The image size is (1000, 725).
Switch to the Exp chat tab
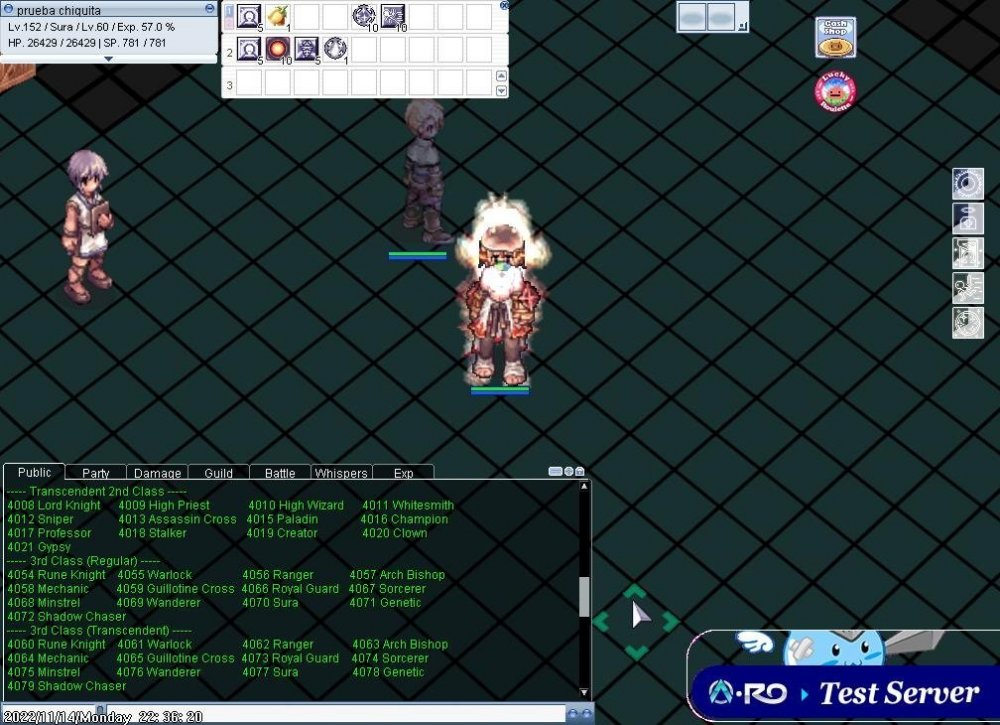click(x=403, y=473)
